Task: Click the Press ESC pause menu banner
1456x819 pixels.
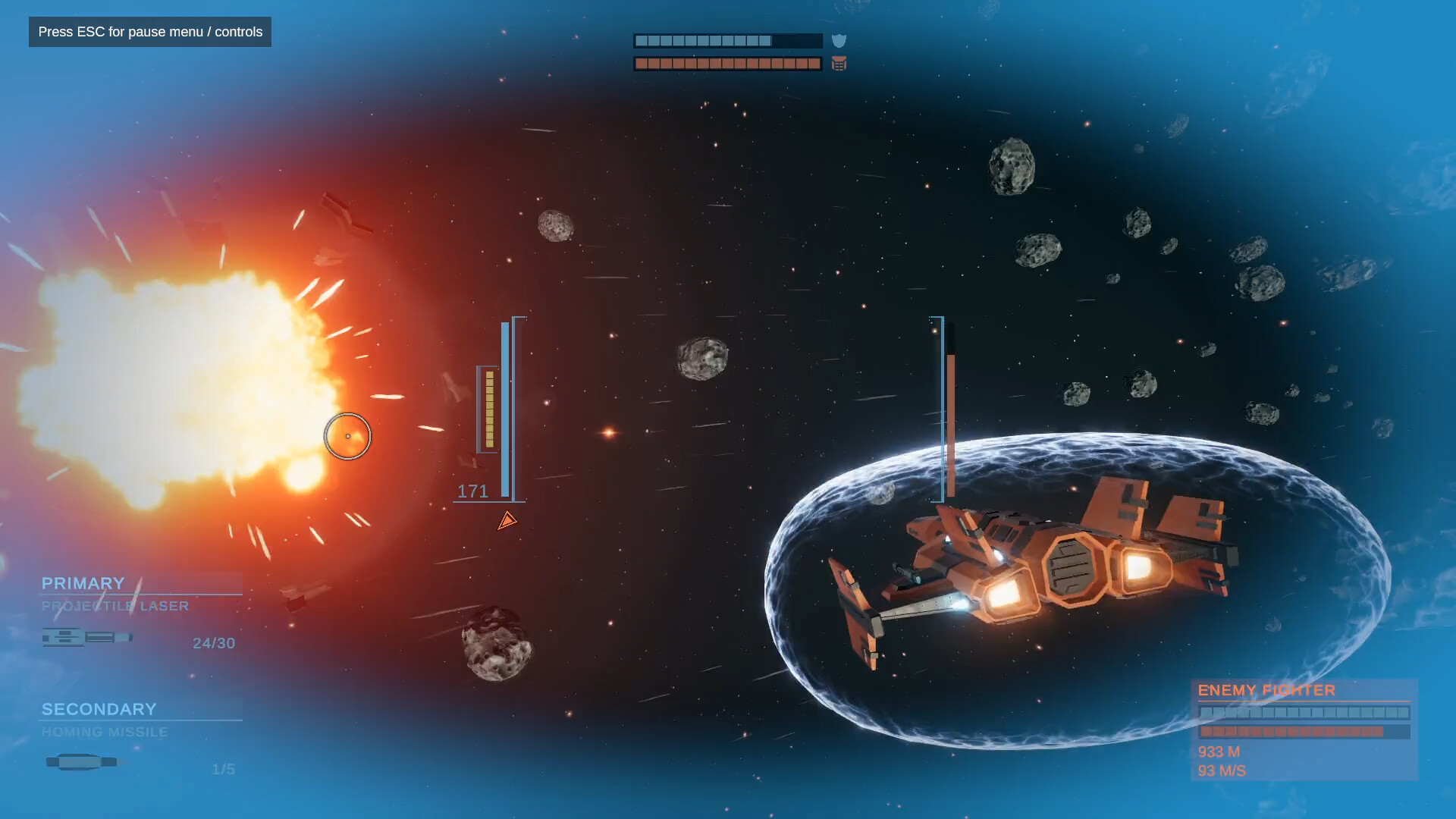Action: pos(149,32)
